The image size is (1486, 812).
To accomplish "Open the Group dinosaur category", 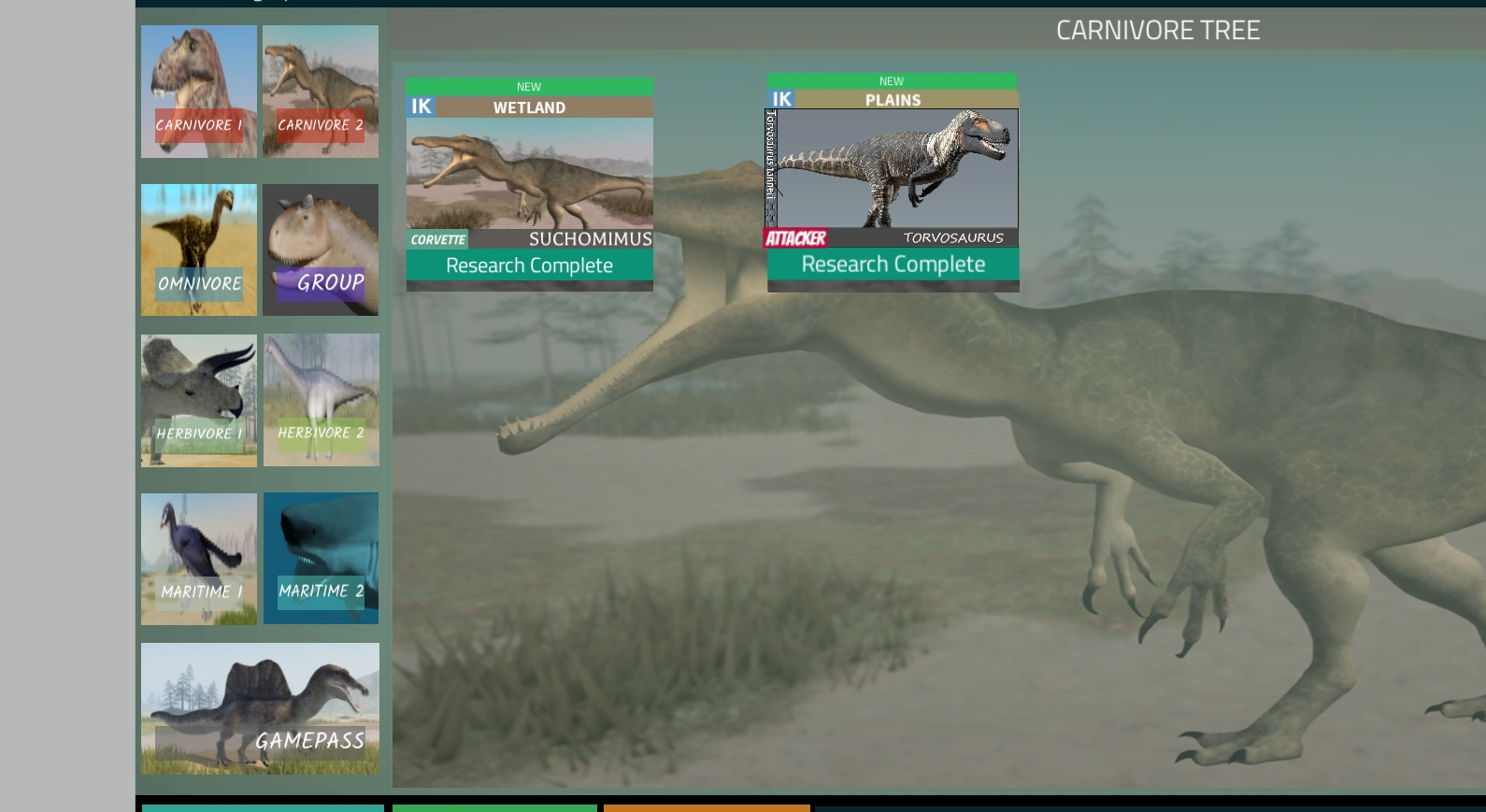I will 320,249.
